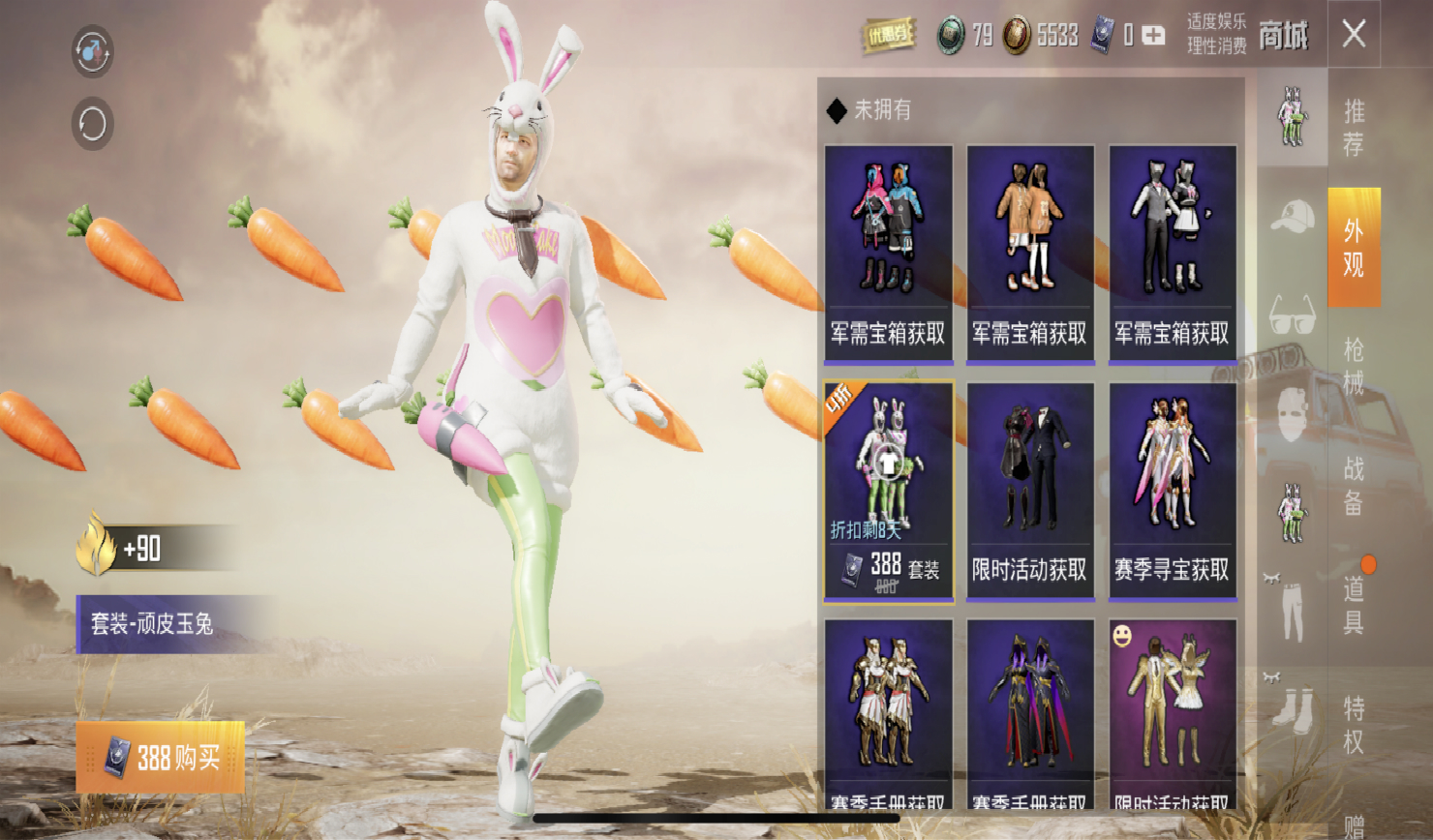Screen dimensions: 1433x840
Task: Switch to the 推荐 tab
Action: tap(1354, 128)
